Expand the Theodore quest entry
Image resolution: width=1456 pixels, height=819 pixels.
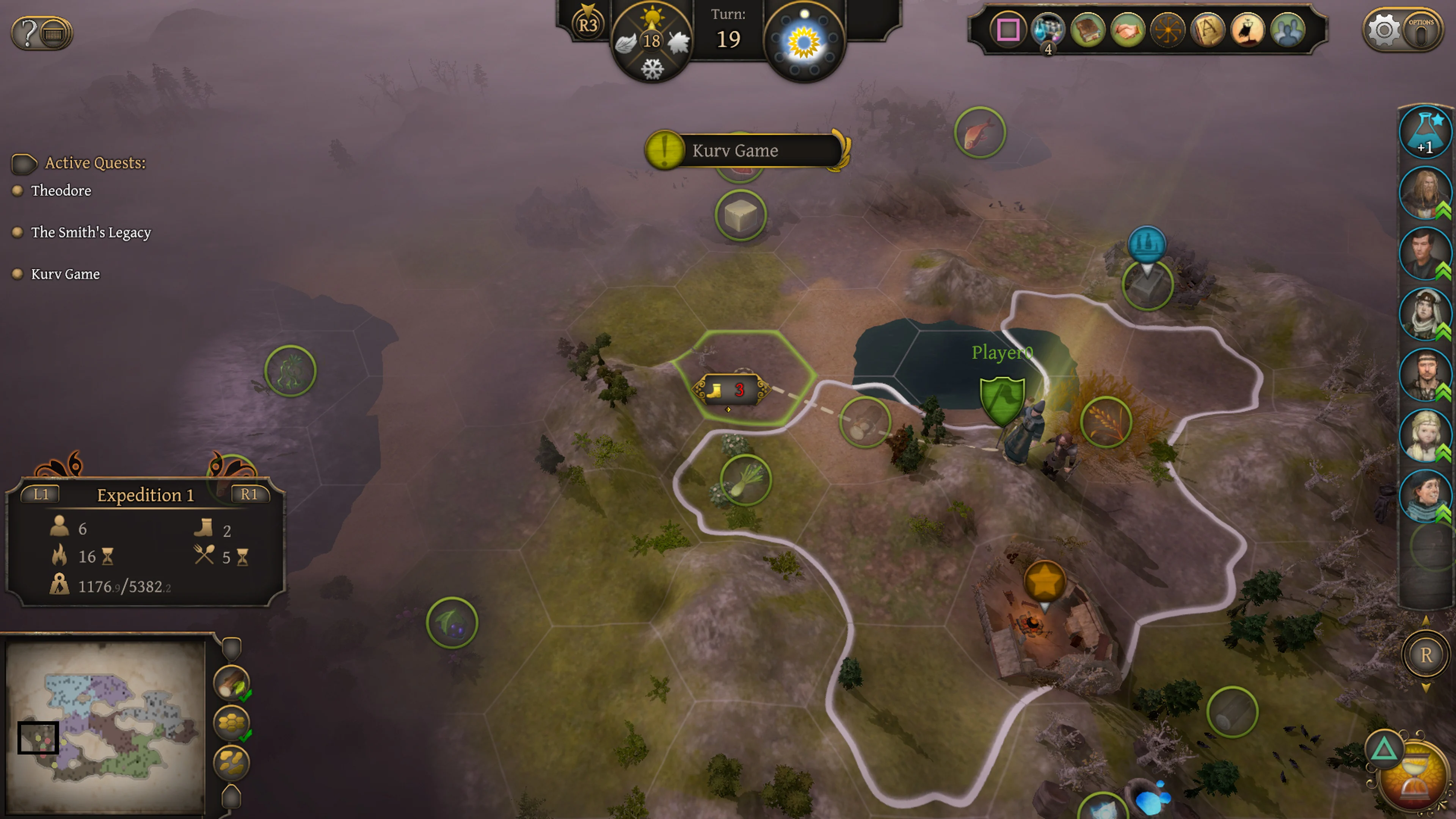(x=61, y=190)
